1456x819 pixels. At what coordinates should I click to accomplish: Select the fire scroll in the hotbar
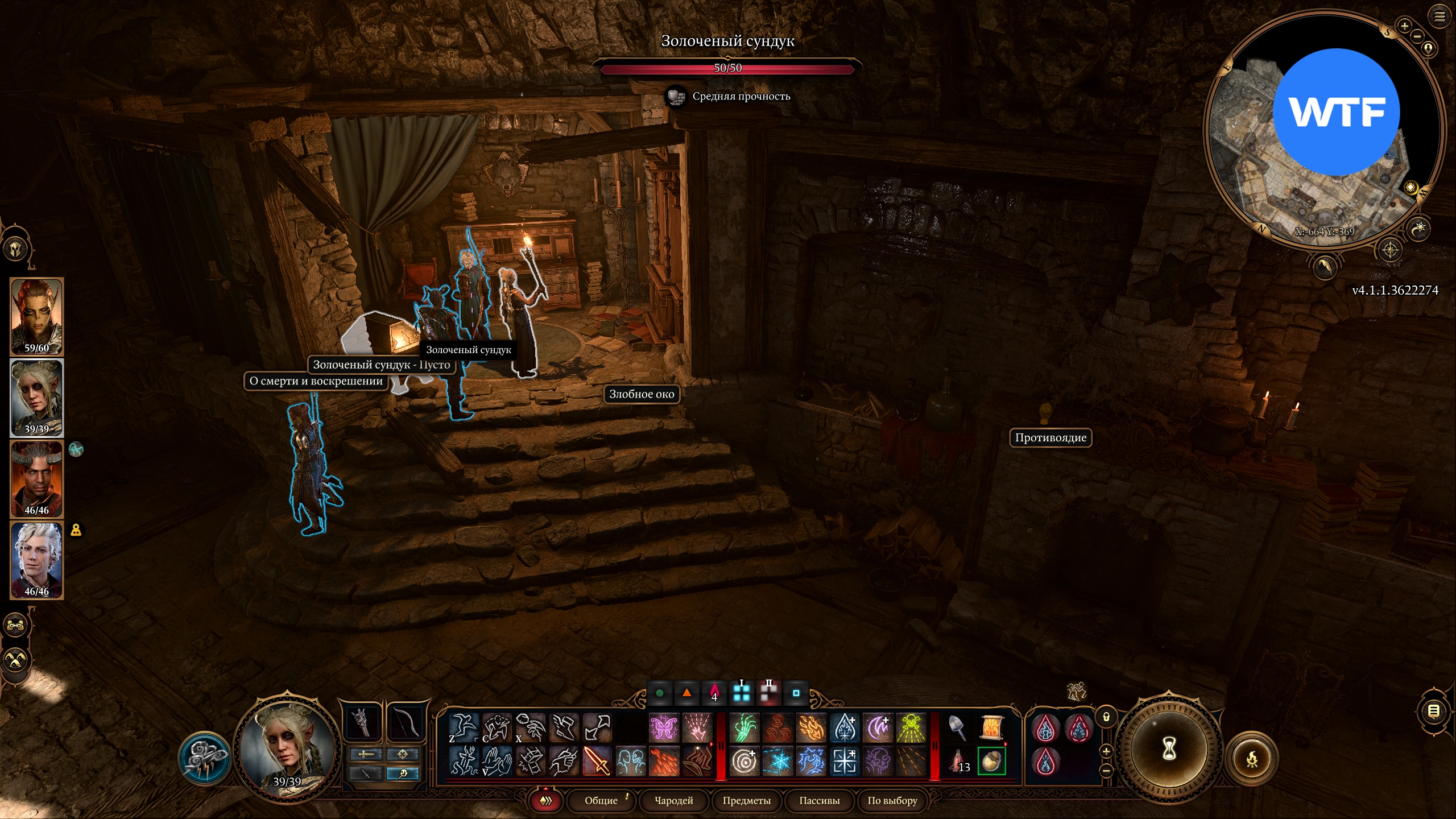992,728
